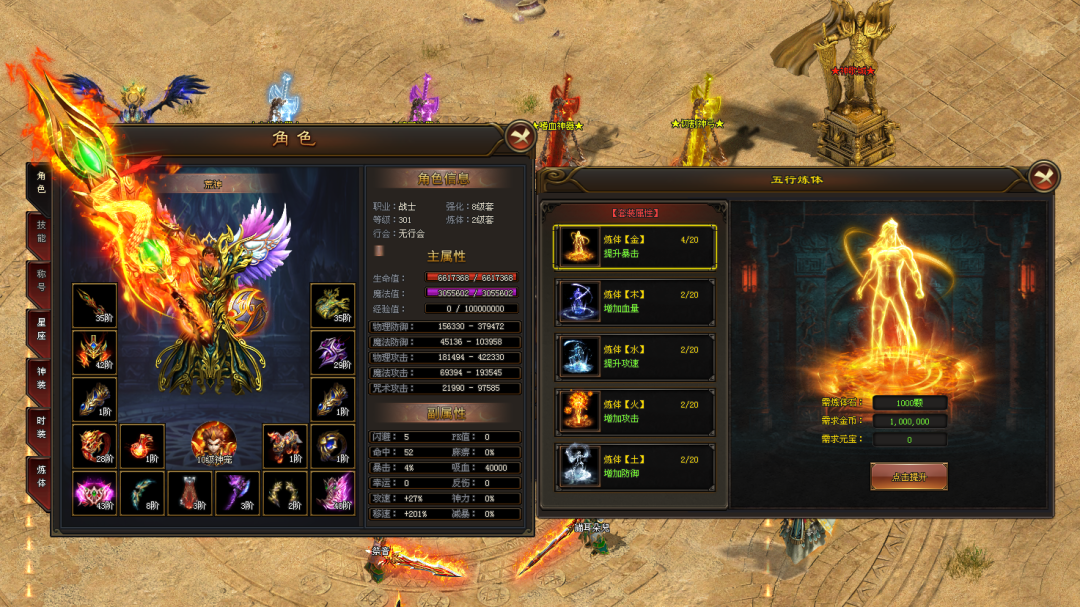Click the 点击提升 upgrade button
Screen dimensions: 1080x607
click(908, 477)
